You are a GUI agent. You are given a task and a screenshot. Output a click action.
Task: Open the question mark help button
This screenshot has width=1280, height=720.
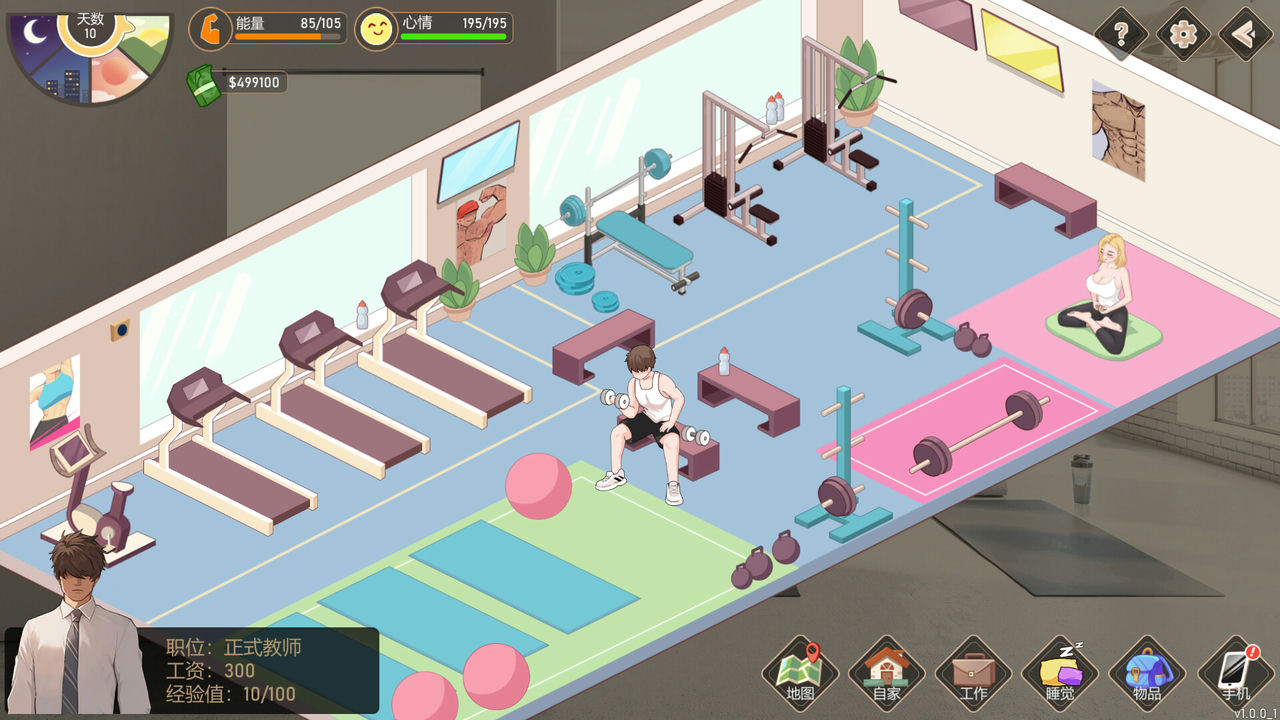1121,35
